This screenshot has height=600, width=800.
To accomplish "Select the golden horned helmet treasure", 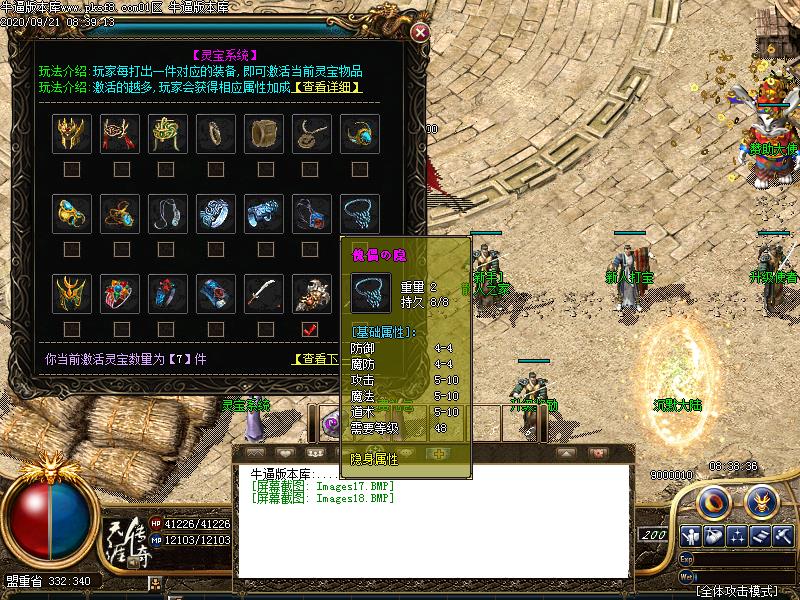I will (x=72, y=133).
